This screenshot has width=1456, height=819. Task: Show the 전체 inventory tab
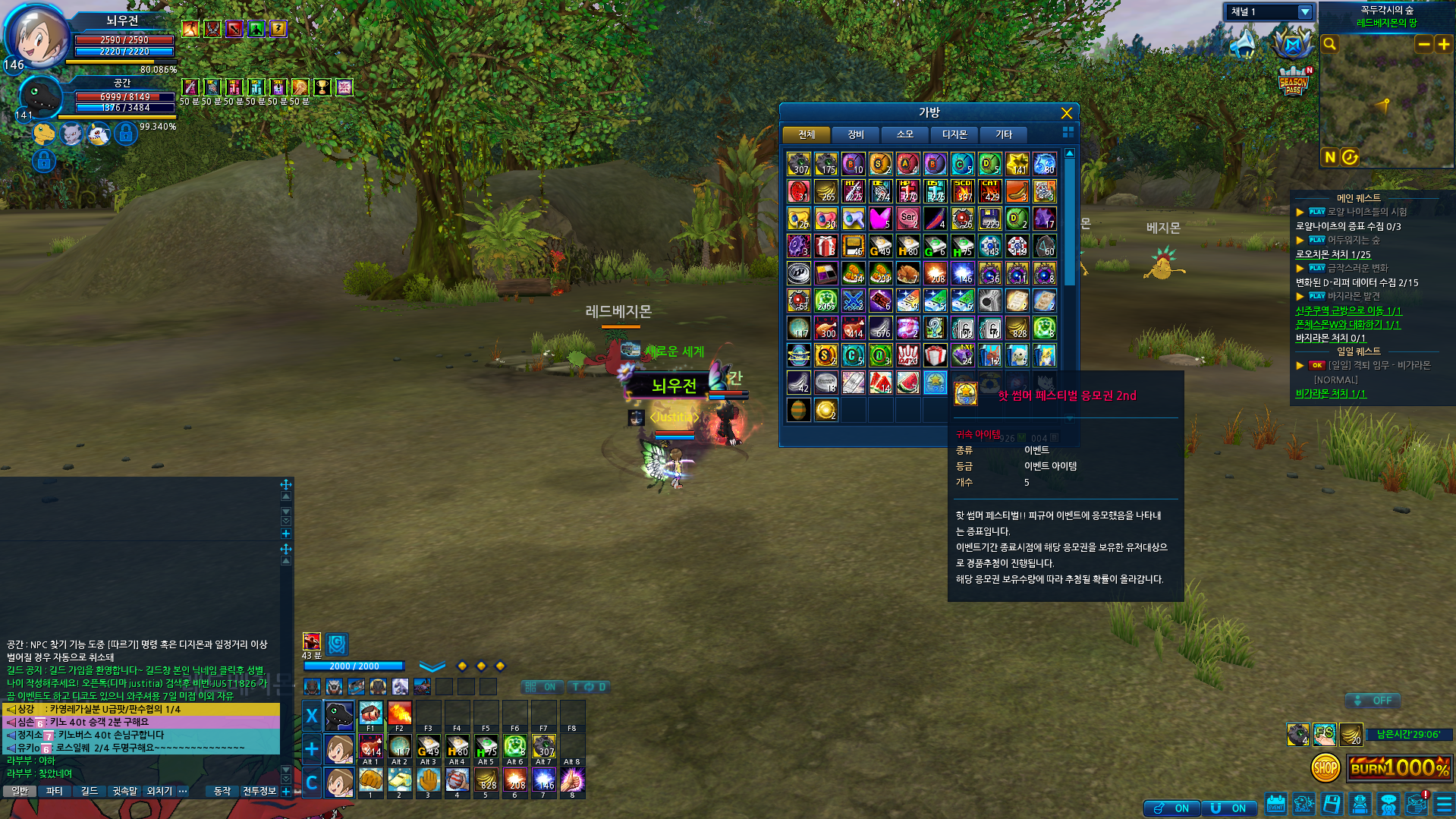coord(806,134)
